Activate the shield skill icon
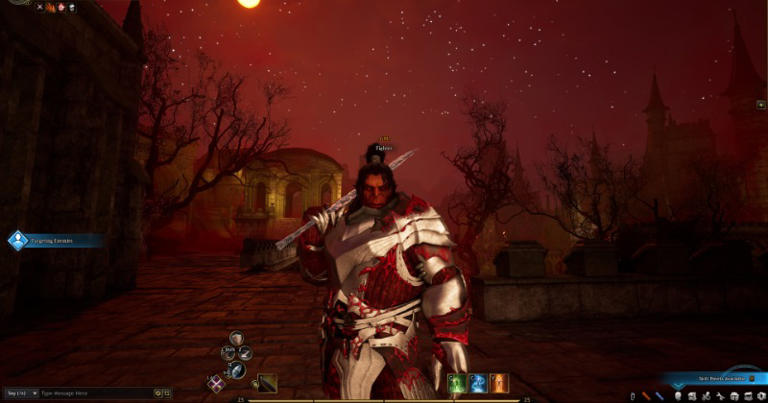 (x=236, y=338)
